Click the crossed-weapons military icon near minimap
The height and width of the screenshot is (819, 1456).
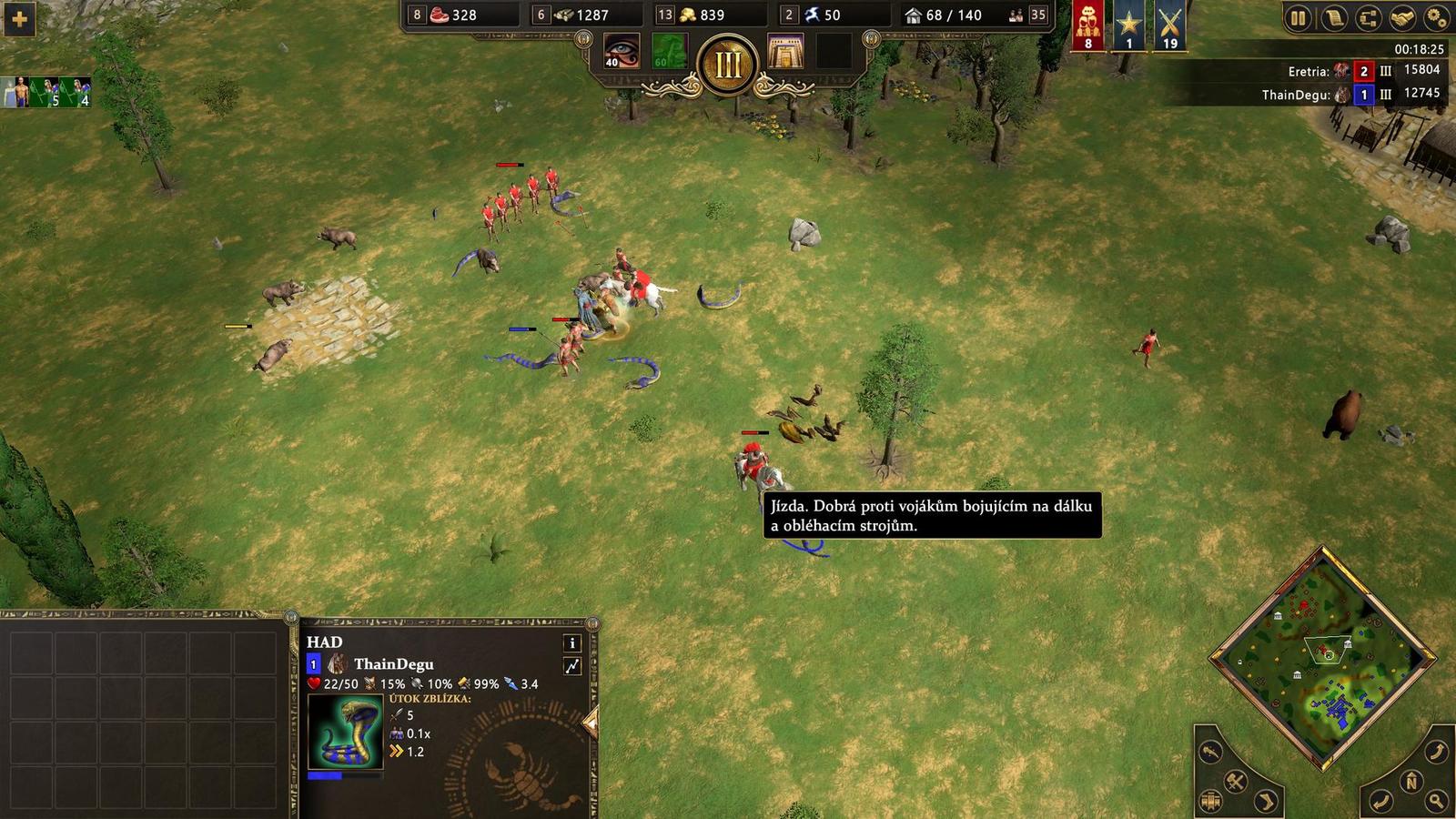1235,781
